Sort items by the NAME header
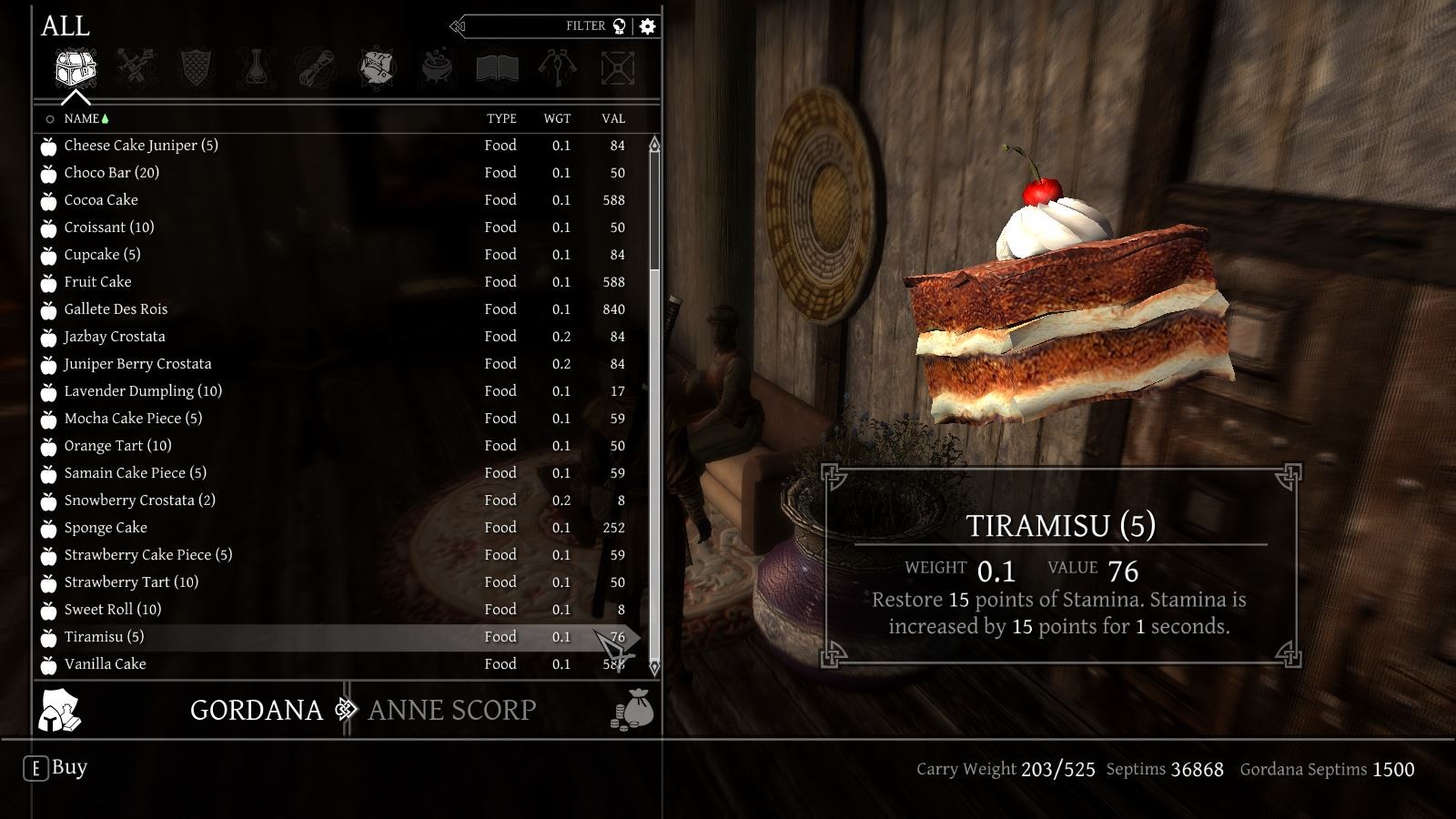This screenshot has width=1456, height=819. (81, 119)
